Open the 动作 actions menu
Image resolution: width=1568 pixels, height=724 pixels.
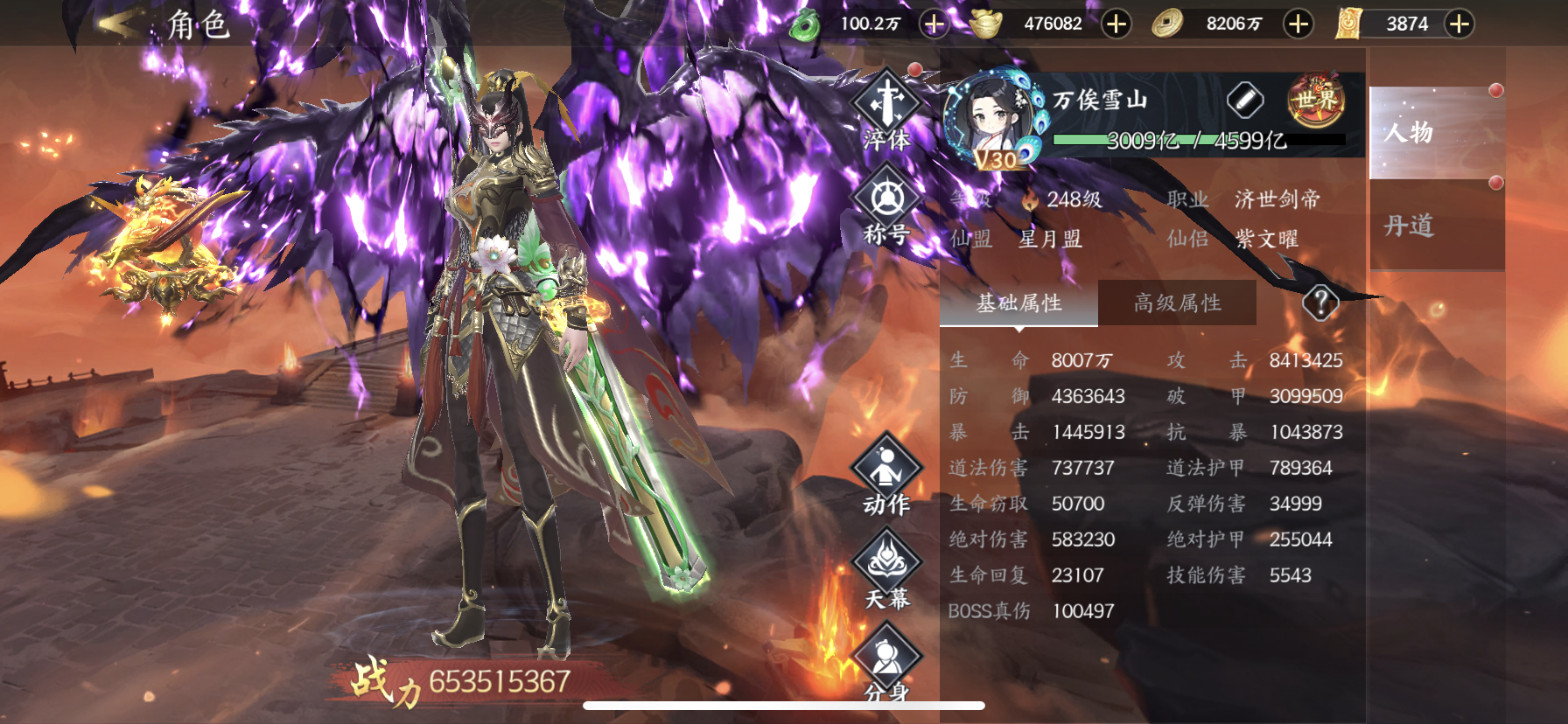coord(886,477)
